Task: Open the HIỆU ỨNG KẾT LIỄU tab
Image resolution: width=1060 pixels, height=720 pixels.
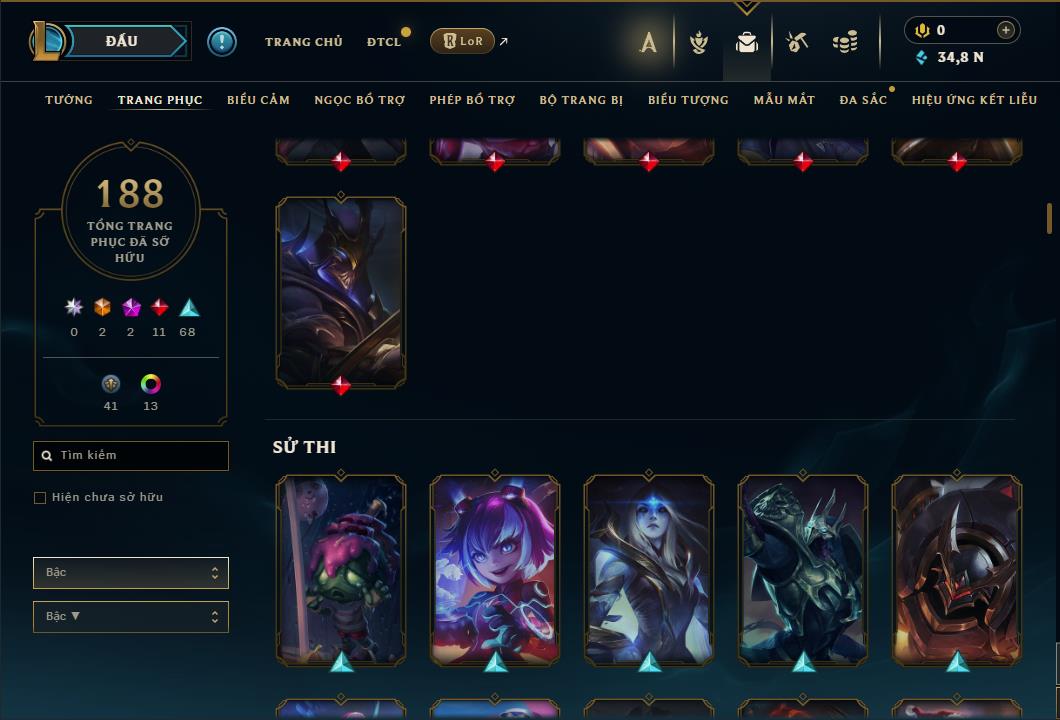Action: tap(974, 100)
